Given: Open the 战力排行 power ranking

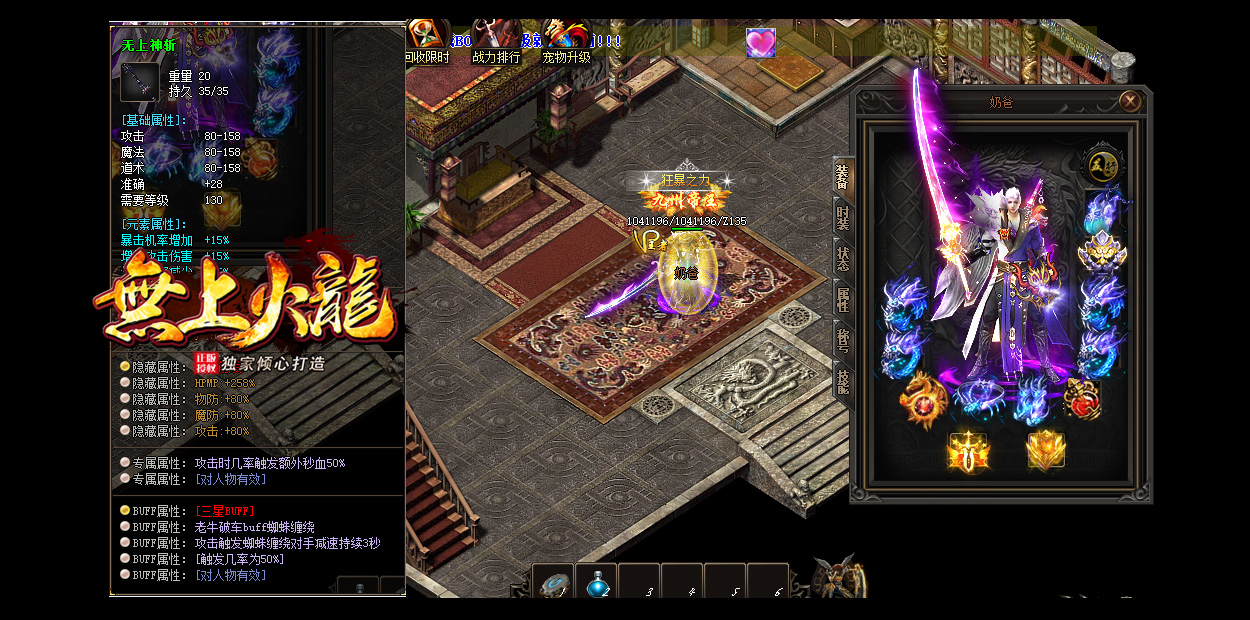Looking at the screenshot, I should pos(497,36).
